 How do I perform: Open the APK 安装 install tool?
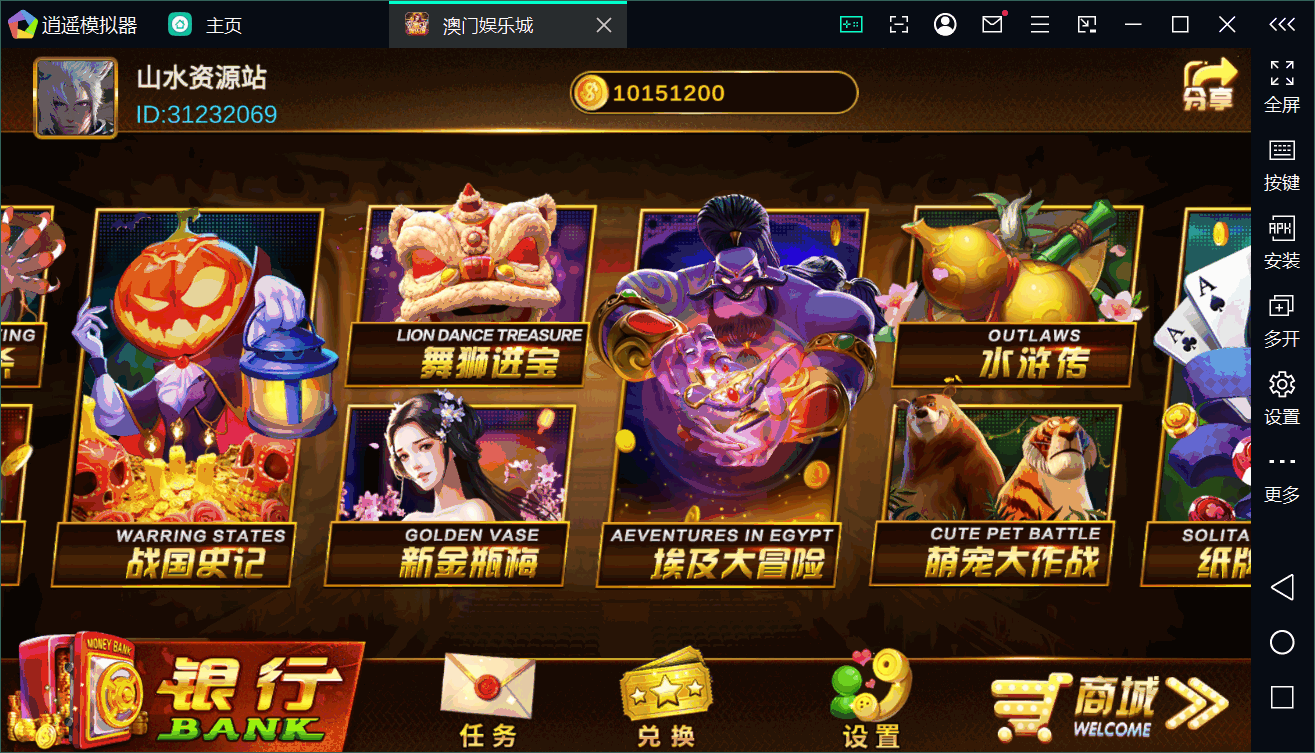(1281, 245)
